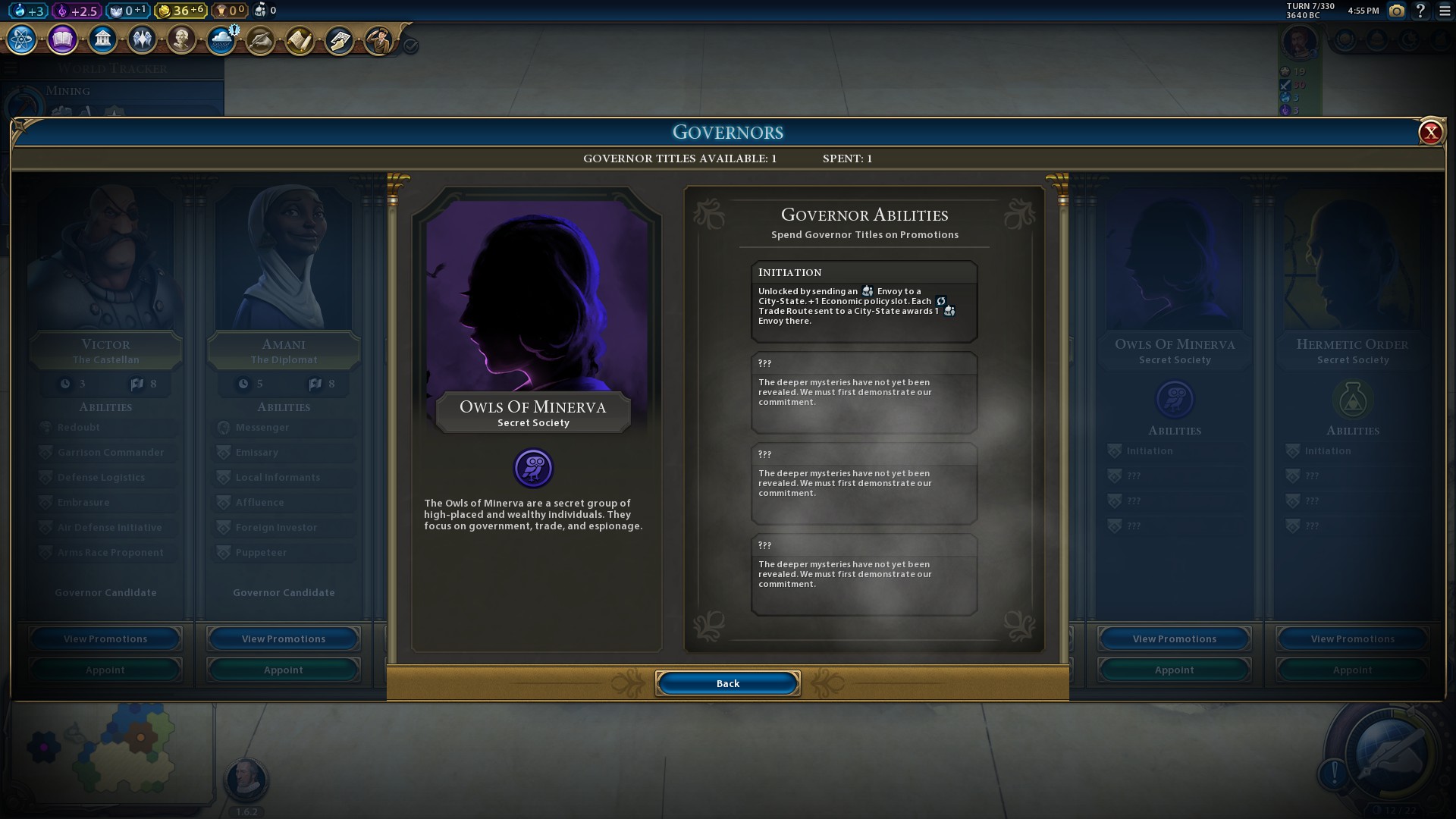The width and height of the screenshot is (1456, 819).
Task: Select the Initiation promotion box
Action: pyautogui.click(x=864, y=302)
